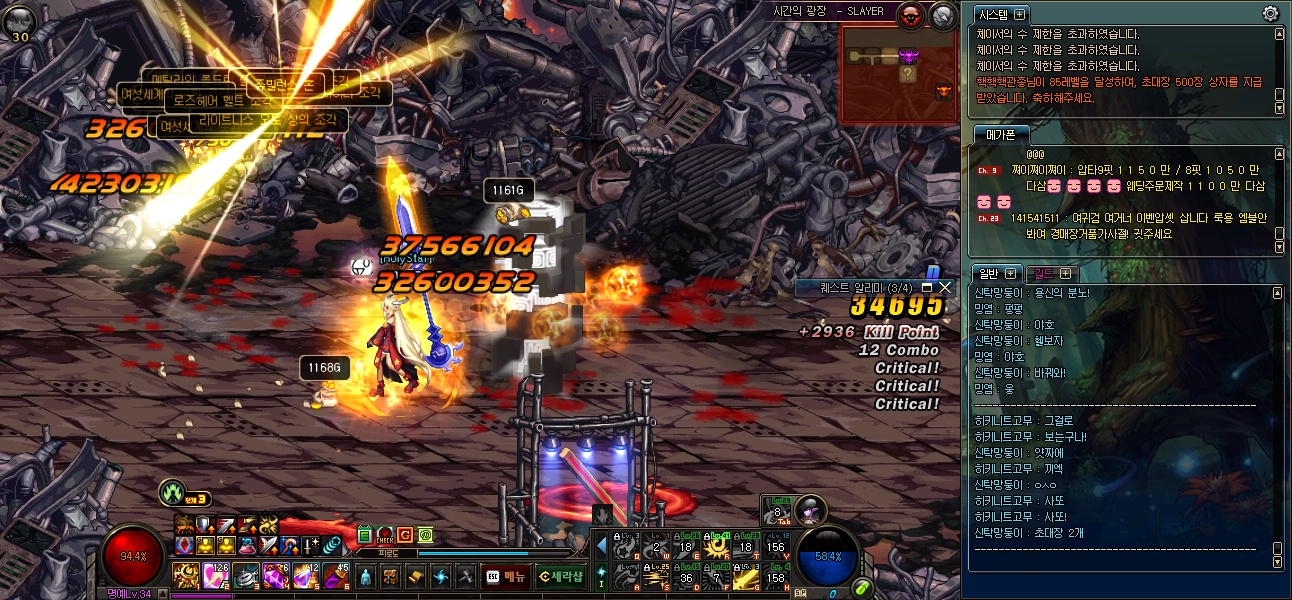1292x600 pixels.
Task: Select the 시스템 message tab
Action: 993,14
